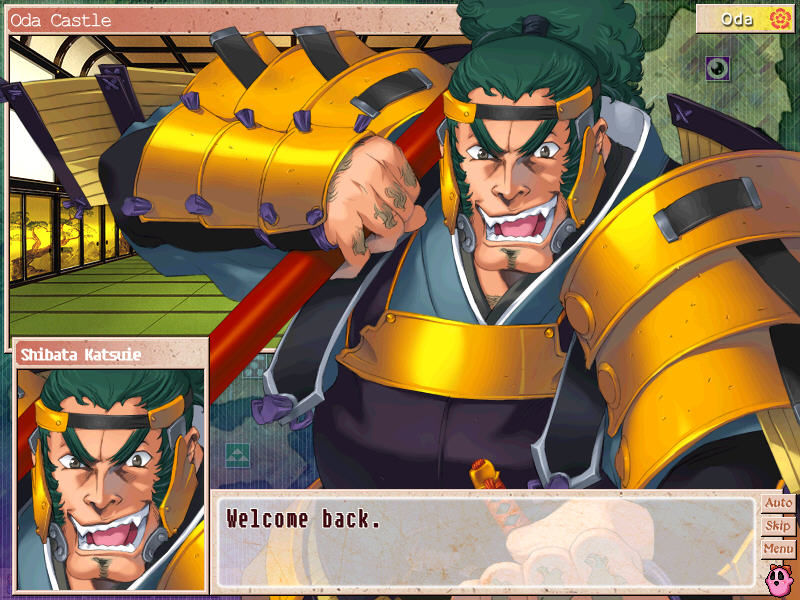Click the pink mascot icon with red bow

pyautogui.click(x=778, y=577)
